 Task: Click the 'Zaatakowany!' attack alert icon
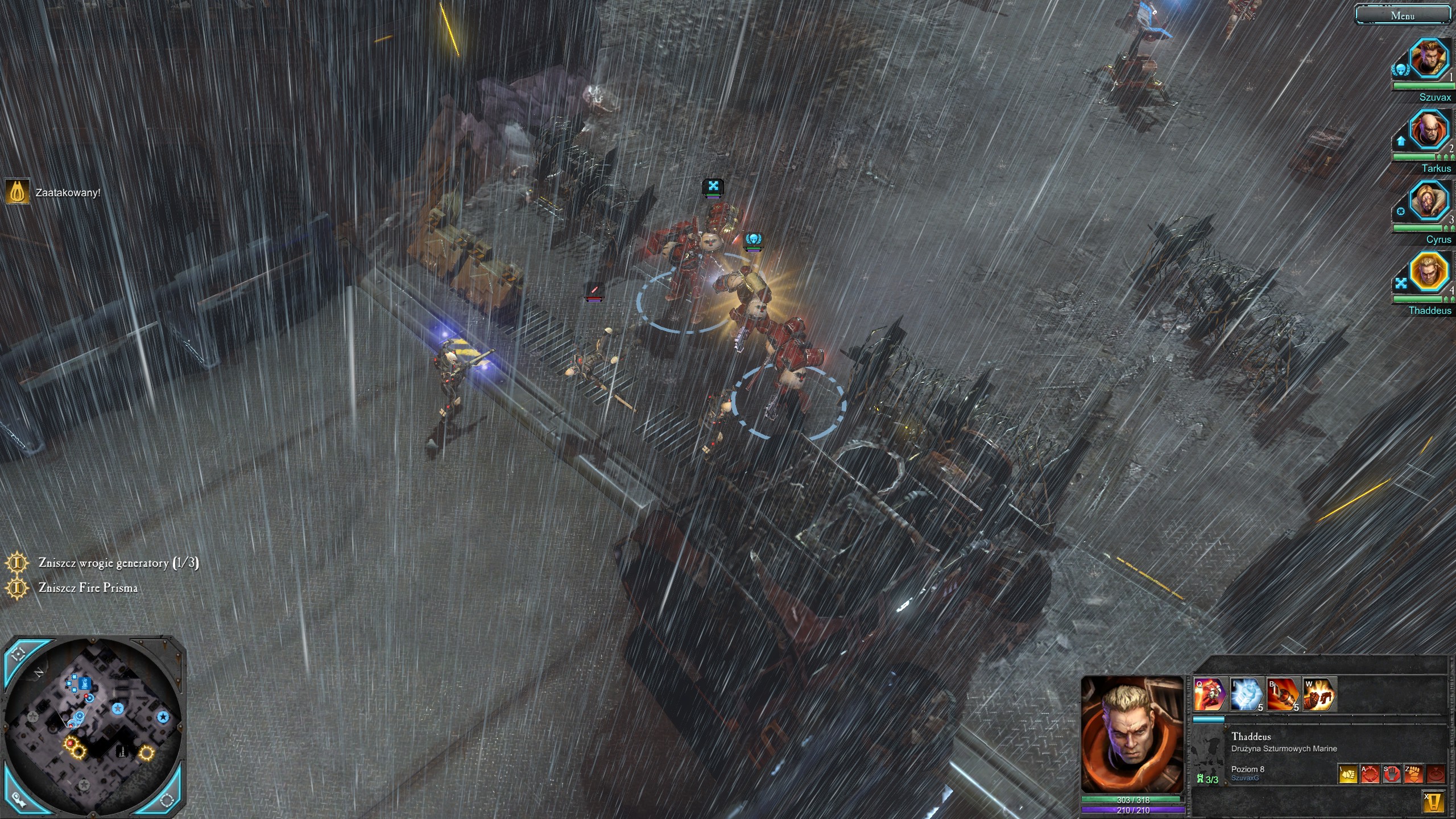coord(17,192)
